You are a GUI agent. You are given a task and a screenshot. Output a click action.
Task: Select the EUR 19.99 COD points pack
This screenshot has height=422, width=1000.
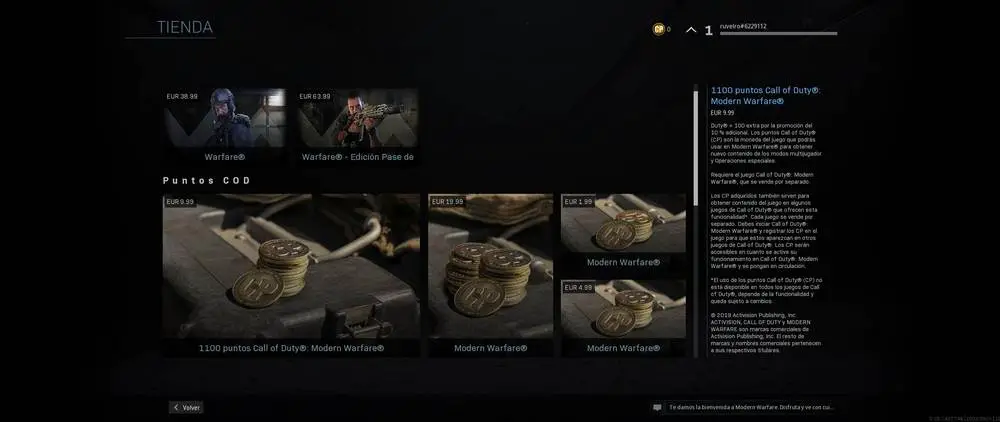point(490,274)
